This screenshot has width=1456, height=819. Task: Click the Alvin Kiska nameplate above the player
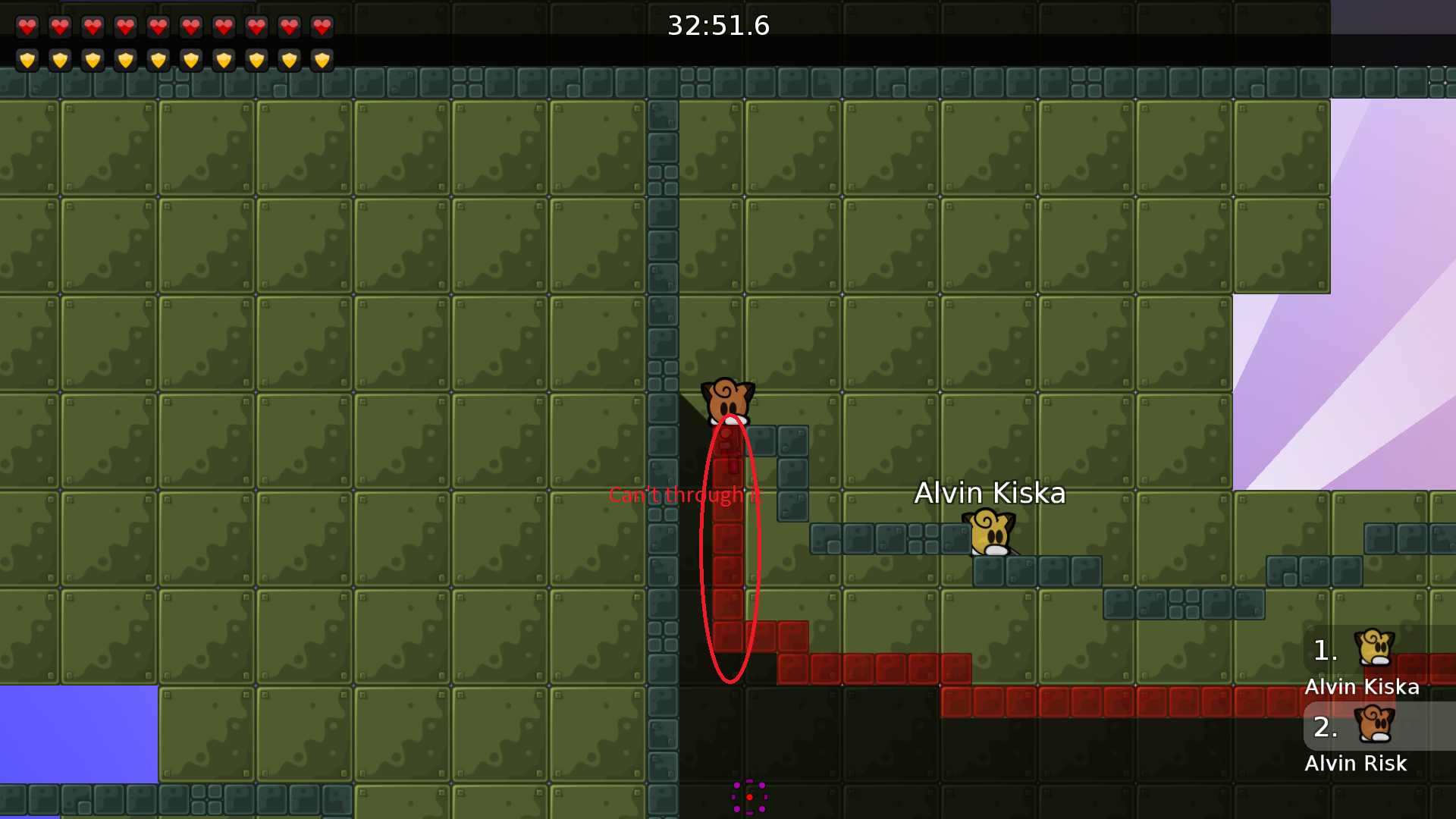point(990,493)
